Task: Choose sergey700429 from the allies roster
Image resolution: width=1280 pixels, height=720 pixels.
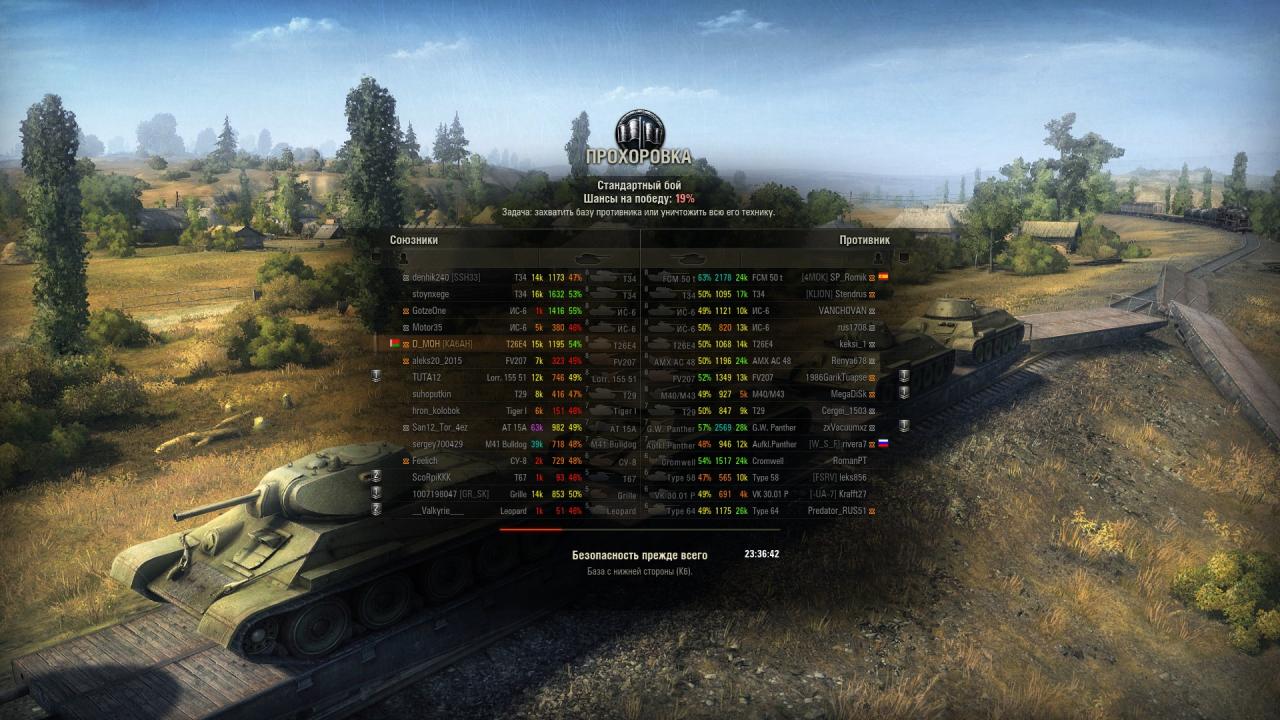Action: pyautogui.click(x=438, y=444)
